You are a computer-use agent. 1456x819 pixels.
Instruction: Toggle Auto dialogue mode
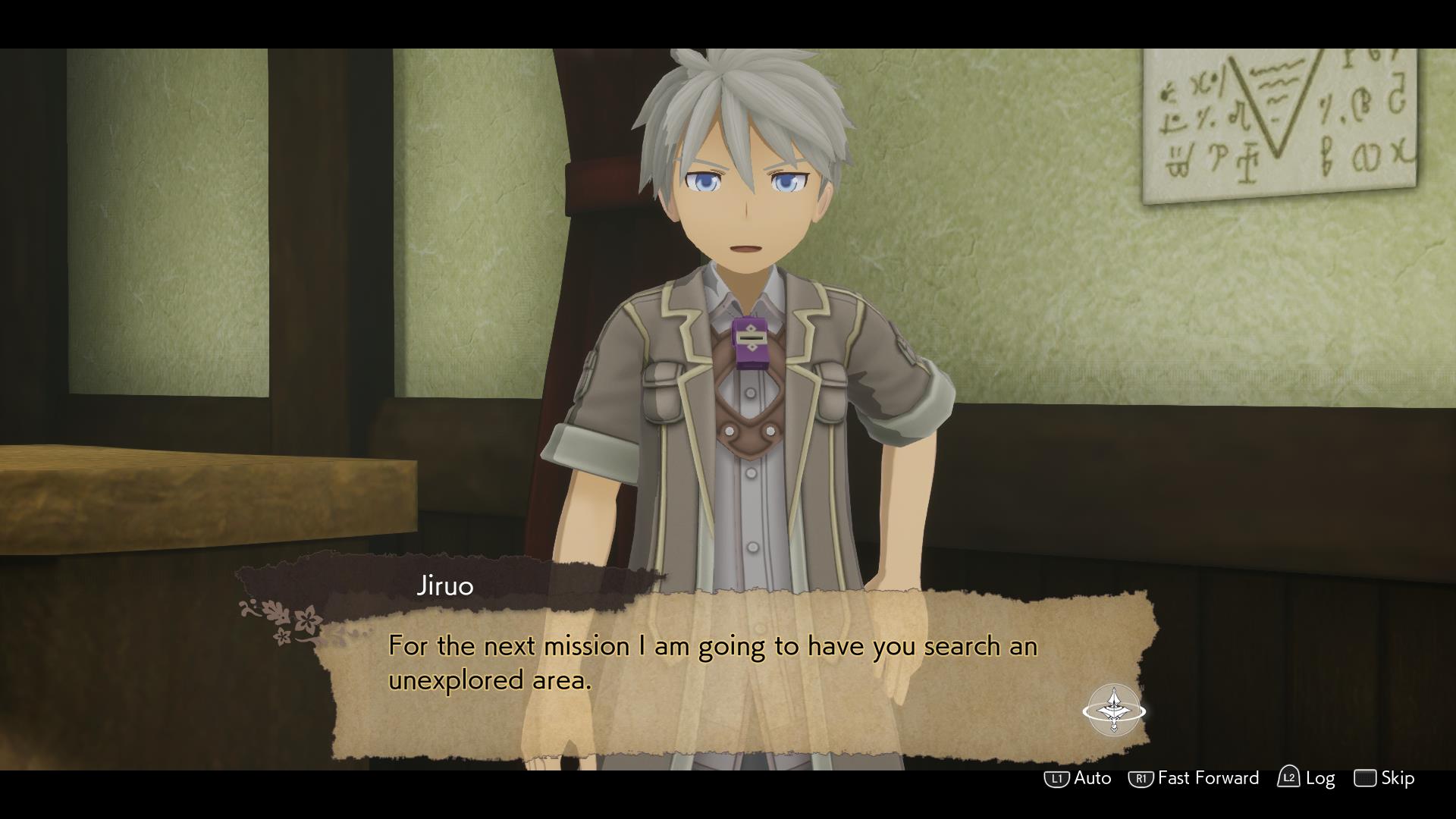pos(1078,778)
